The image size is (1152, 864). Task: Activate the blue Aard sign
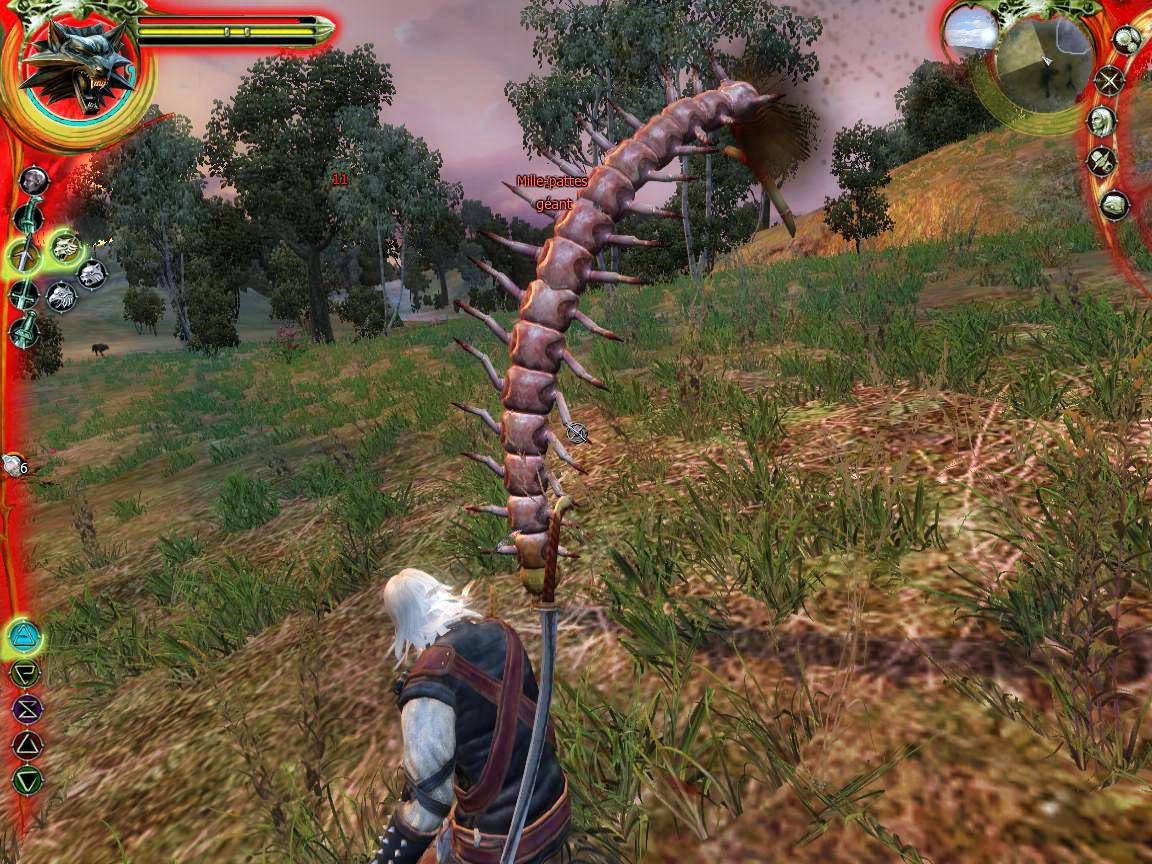coord(25,636)
